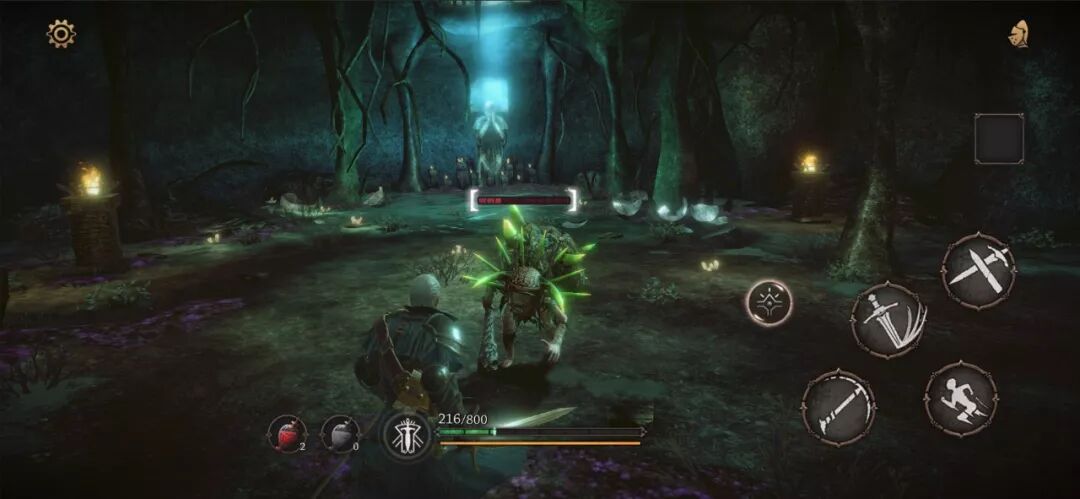Select the grey potion slot
Viewport: 1080px width, 499px height.
[340, 434]
